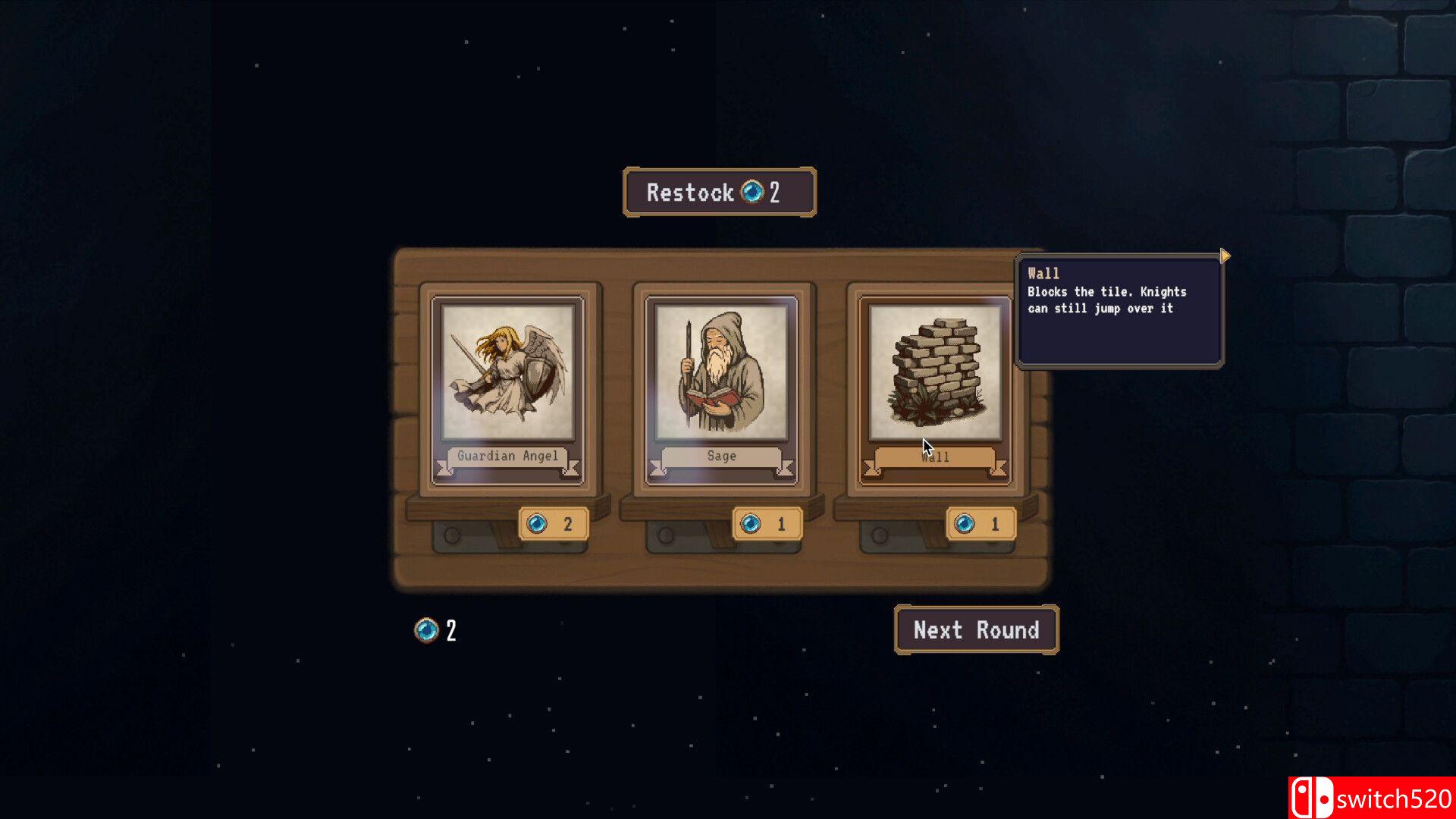Click the Sage's 1-gem price tag
This screenshot has height=819, width=1456.
(x=767, y=524)
